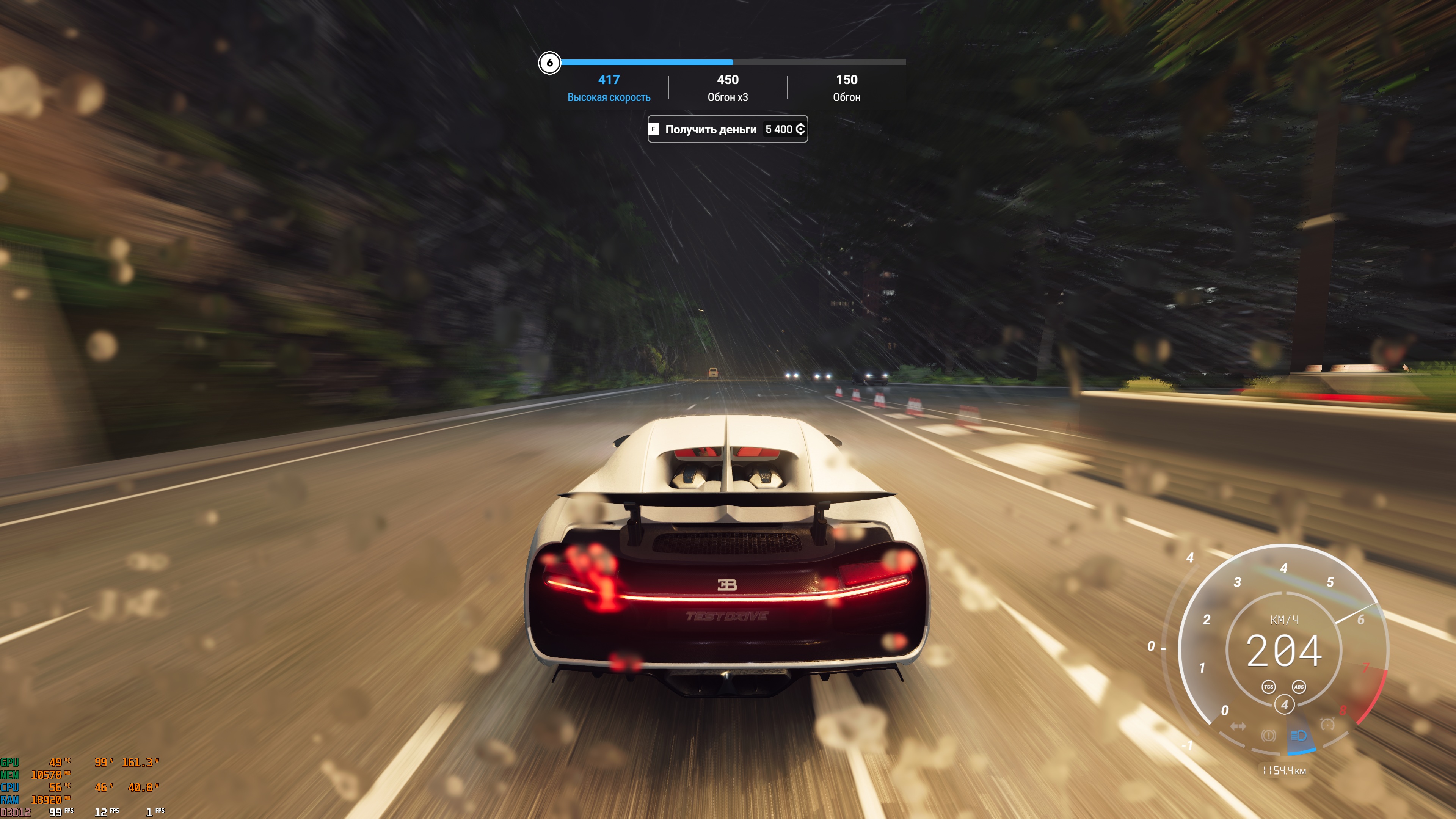Select the handbrake warning icon
Image resolution: width=1456 pixels, height=819 pixels.
pos(1268,735)
